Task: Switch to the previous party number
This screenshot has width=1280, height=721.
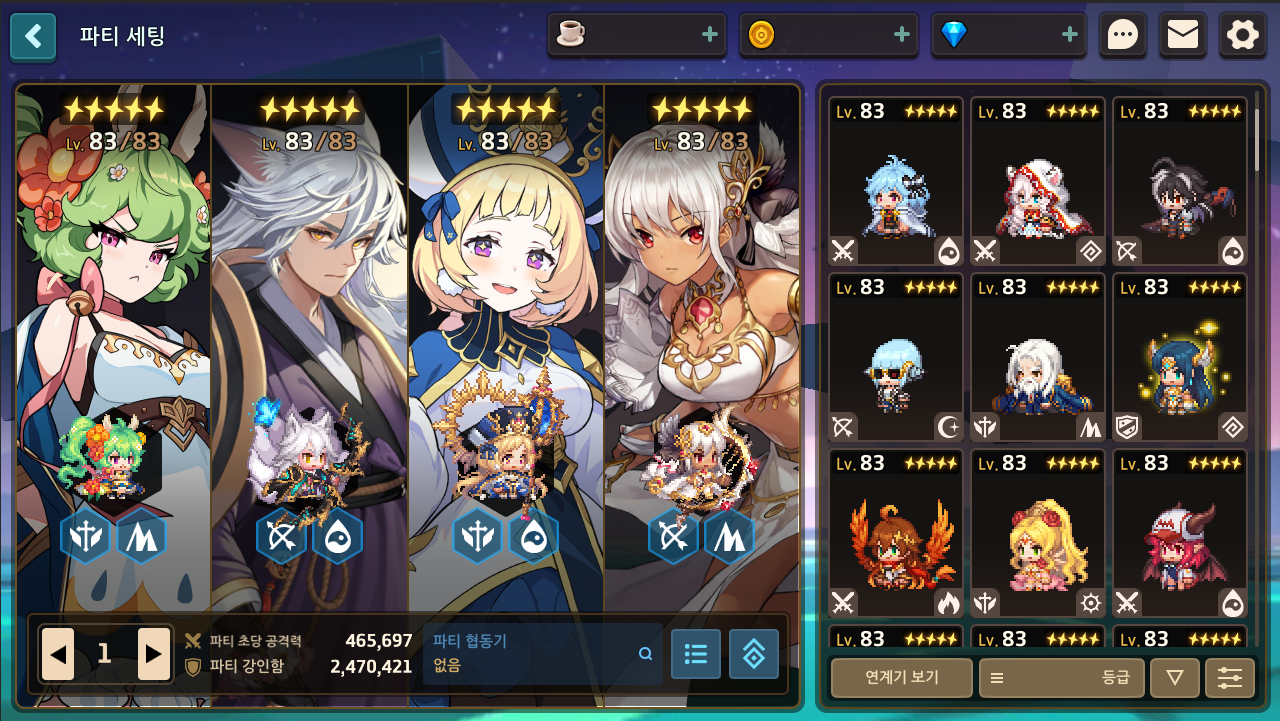Action: [58, 655]
